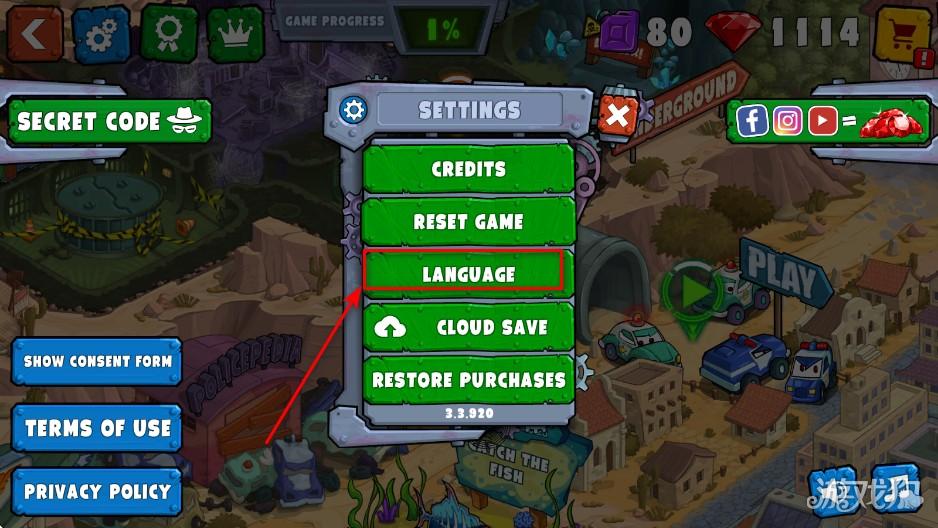The height and width of the screenshot is (528, 938).
Task: Open the Secret Code entry
Action: (x=109, y=122)
